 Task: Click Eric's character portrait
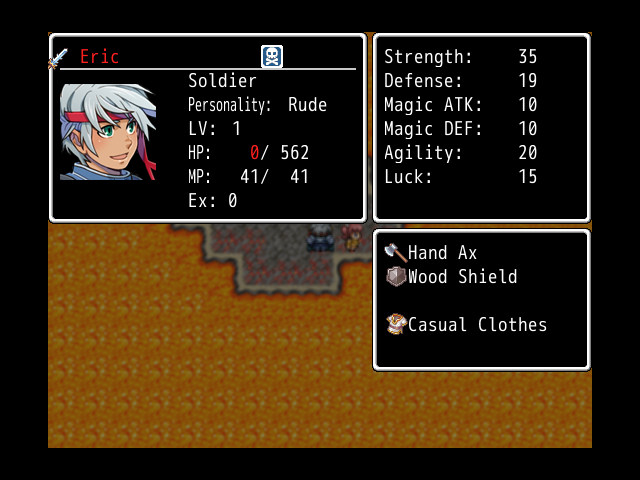[x=108, y=131]
